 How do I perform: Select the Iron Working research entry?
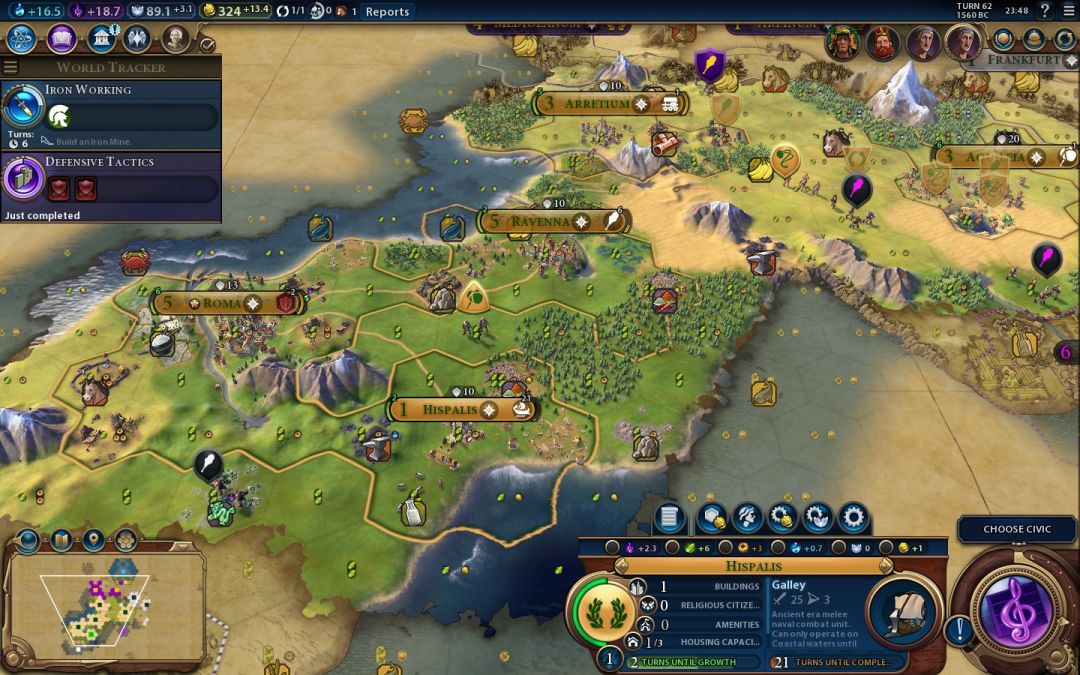pos(111,108)
